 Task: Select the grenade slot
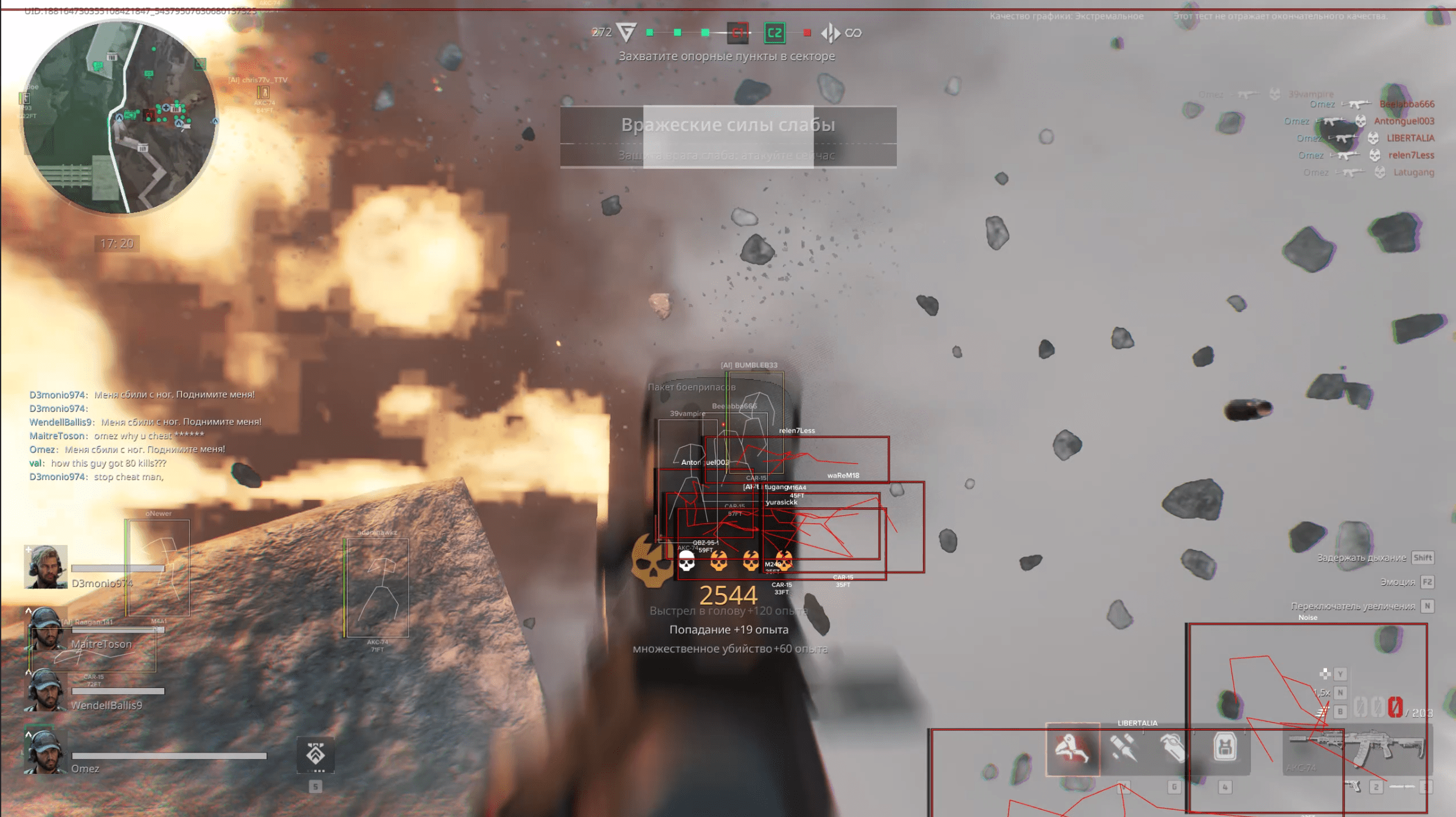[x=1173, y=748]
